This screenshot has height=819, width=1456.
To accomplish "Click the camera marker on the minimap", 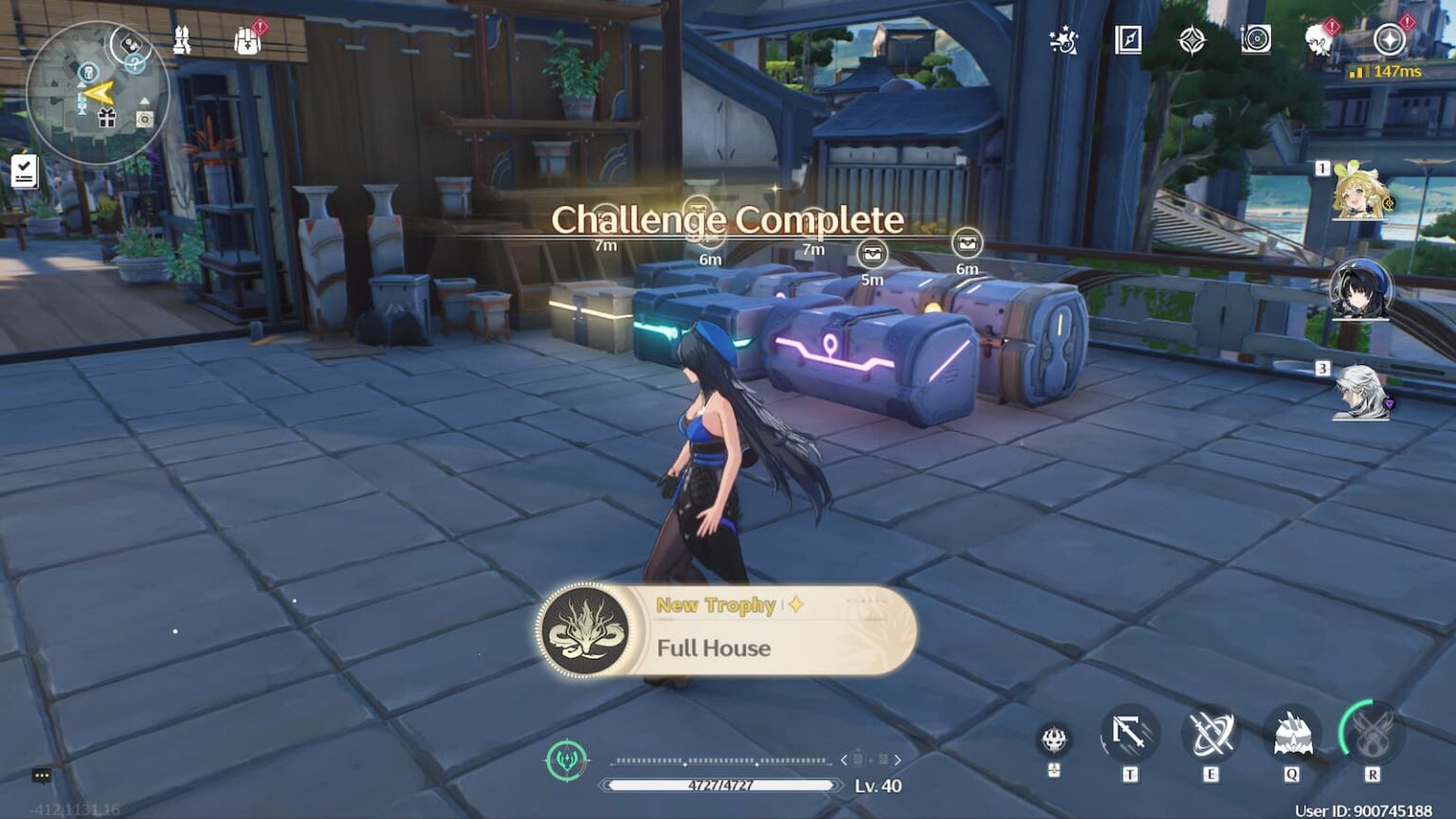I will point(144,118).
